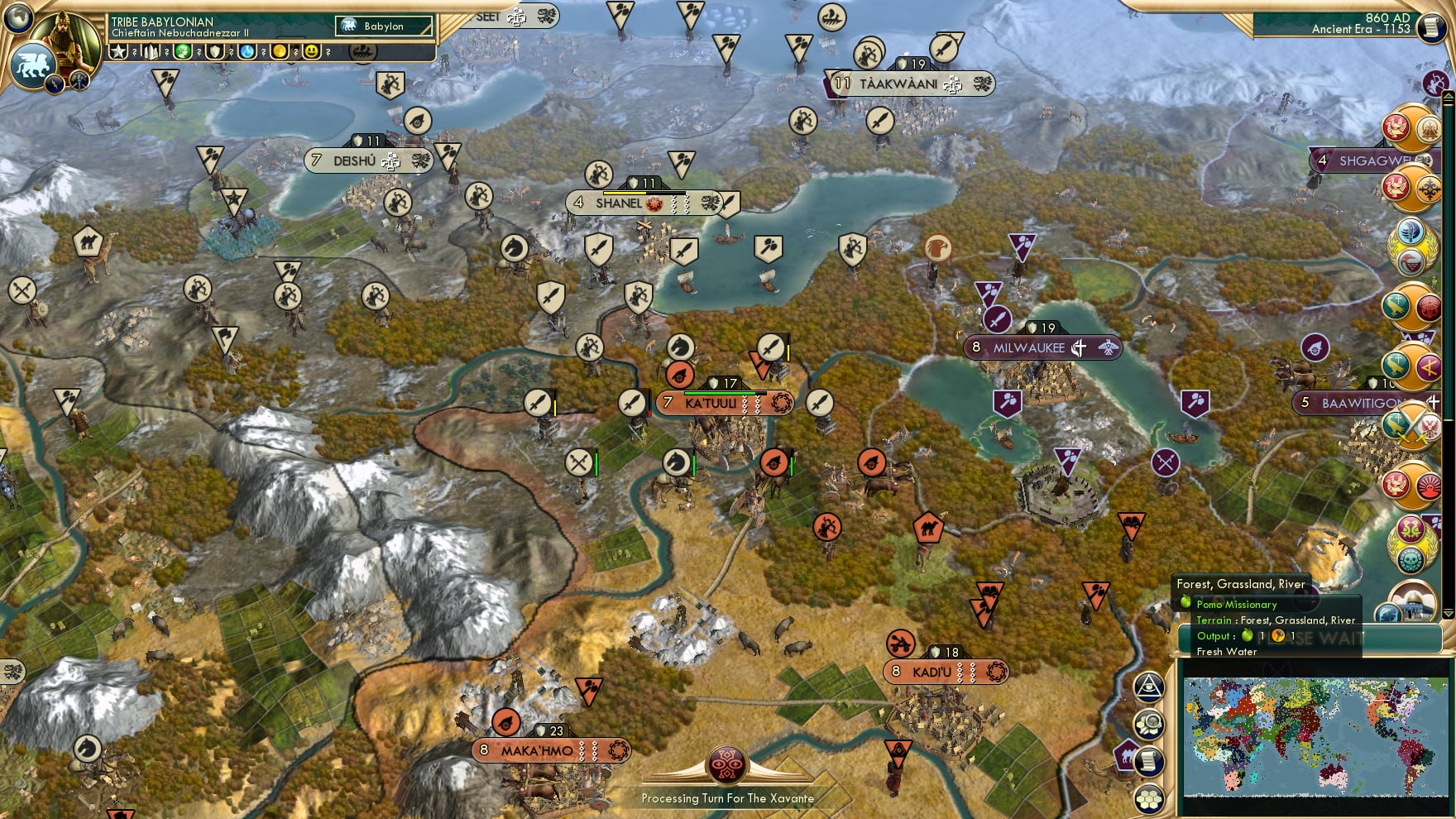The height and width of the screenshot is (819, 1456).
Task: Open the Economic overview
Action: [x=1148, y=724]
